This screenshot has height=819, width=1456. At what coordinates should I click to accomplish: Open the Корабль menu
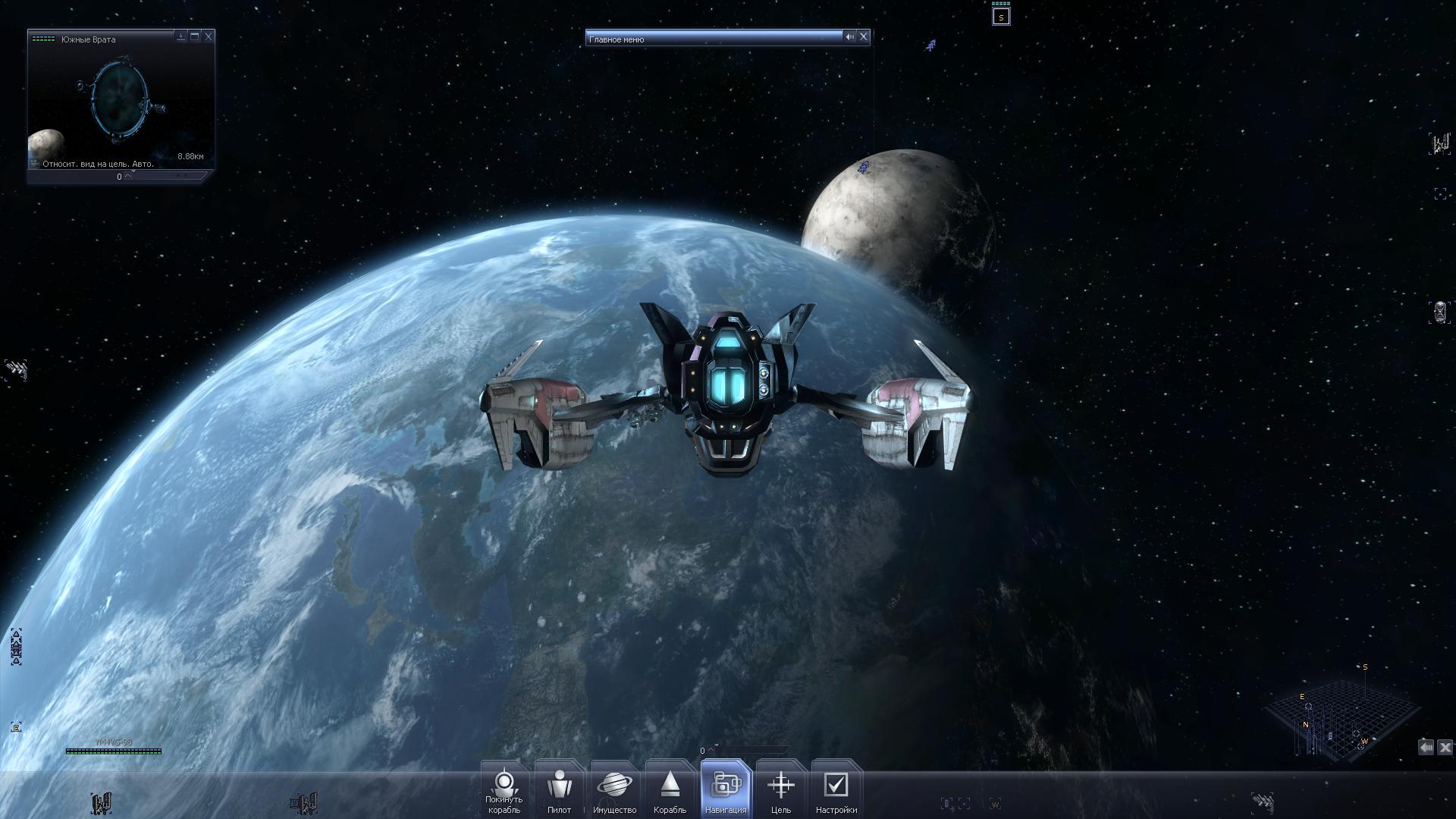click(x=670, y=790)
